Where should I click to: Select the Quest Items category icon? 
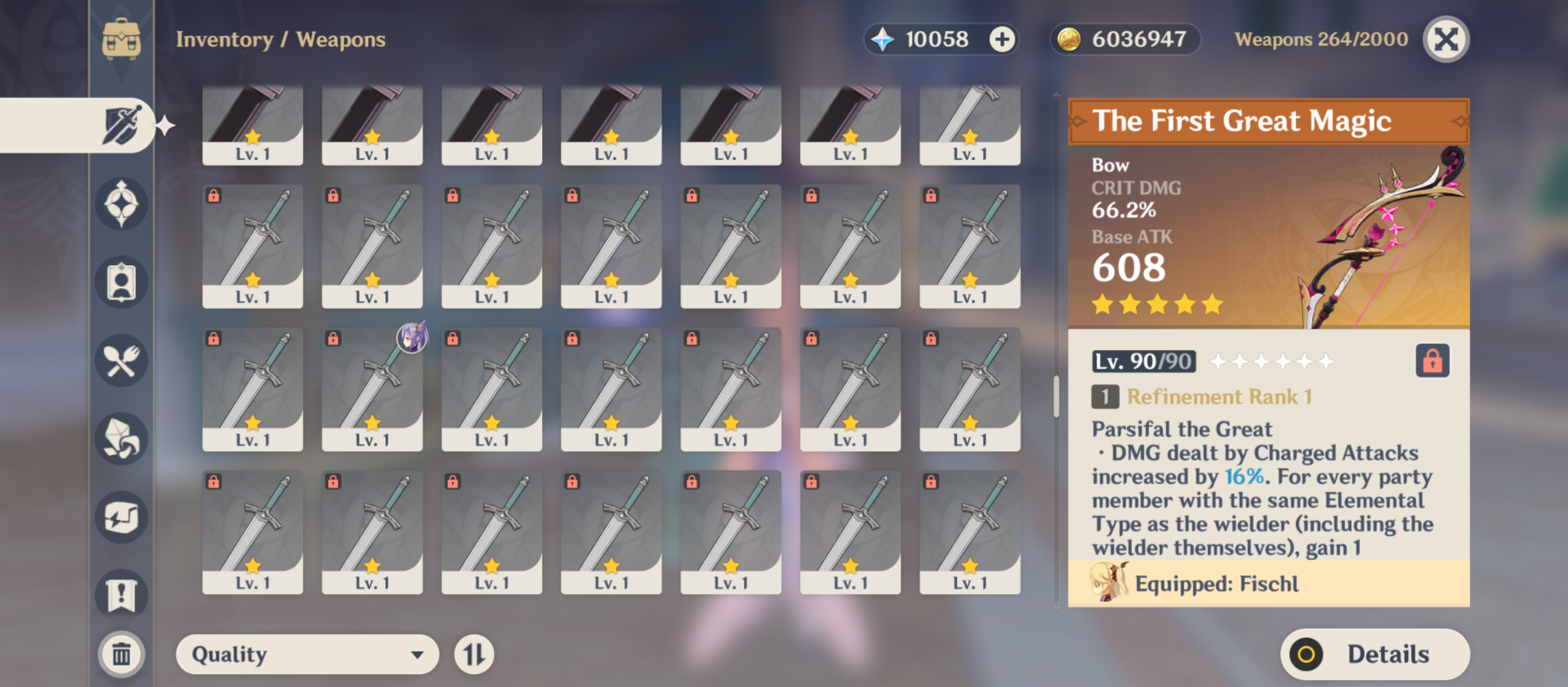122,594
